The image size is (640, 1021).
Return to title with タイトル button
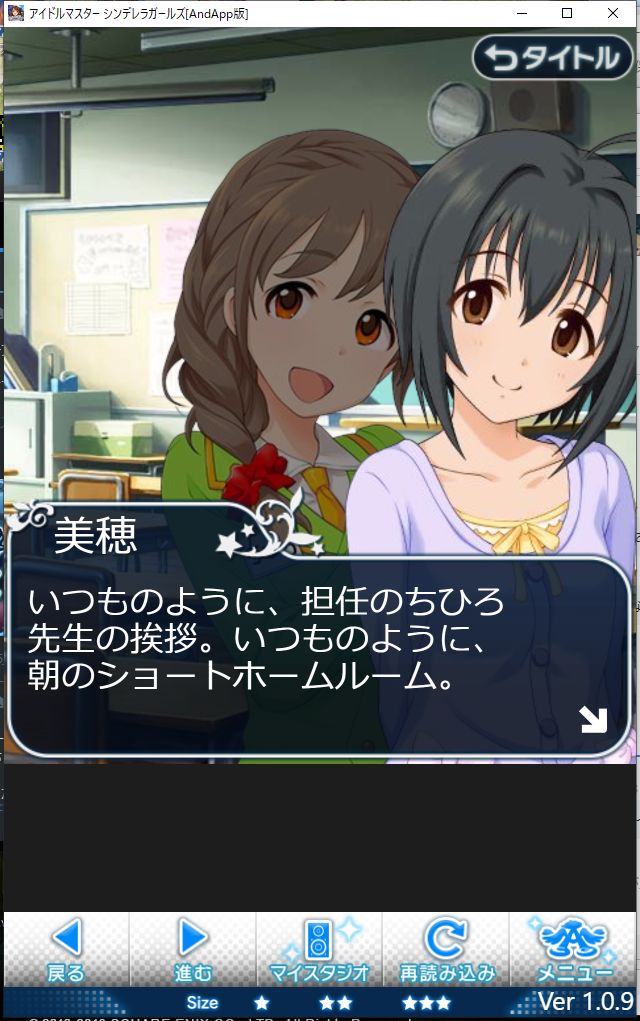tap(553, 57)
